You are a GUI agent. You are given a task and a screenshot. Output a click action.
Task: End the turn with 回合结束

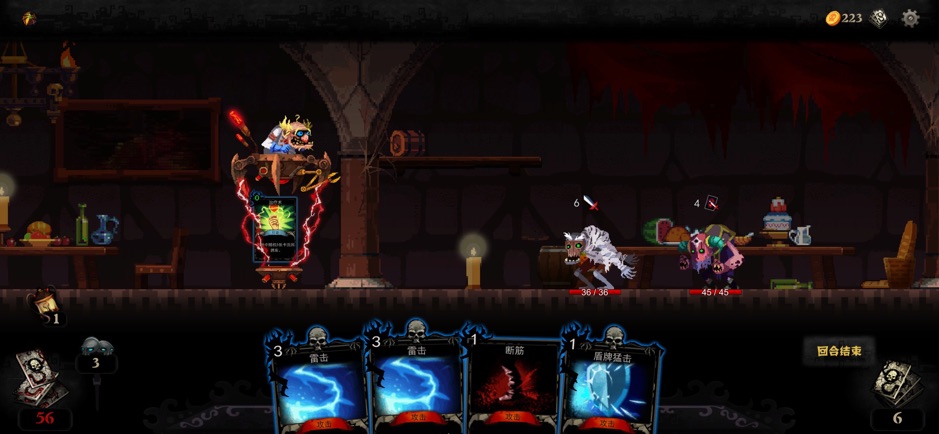click(838, 351)
